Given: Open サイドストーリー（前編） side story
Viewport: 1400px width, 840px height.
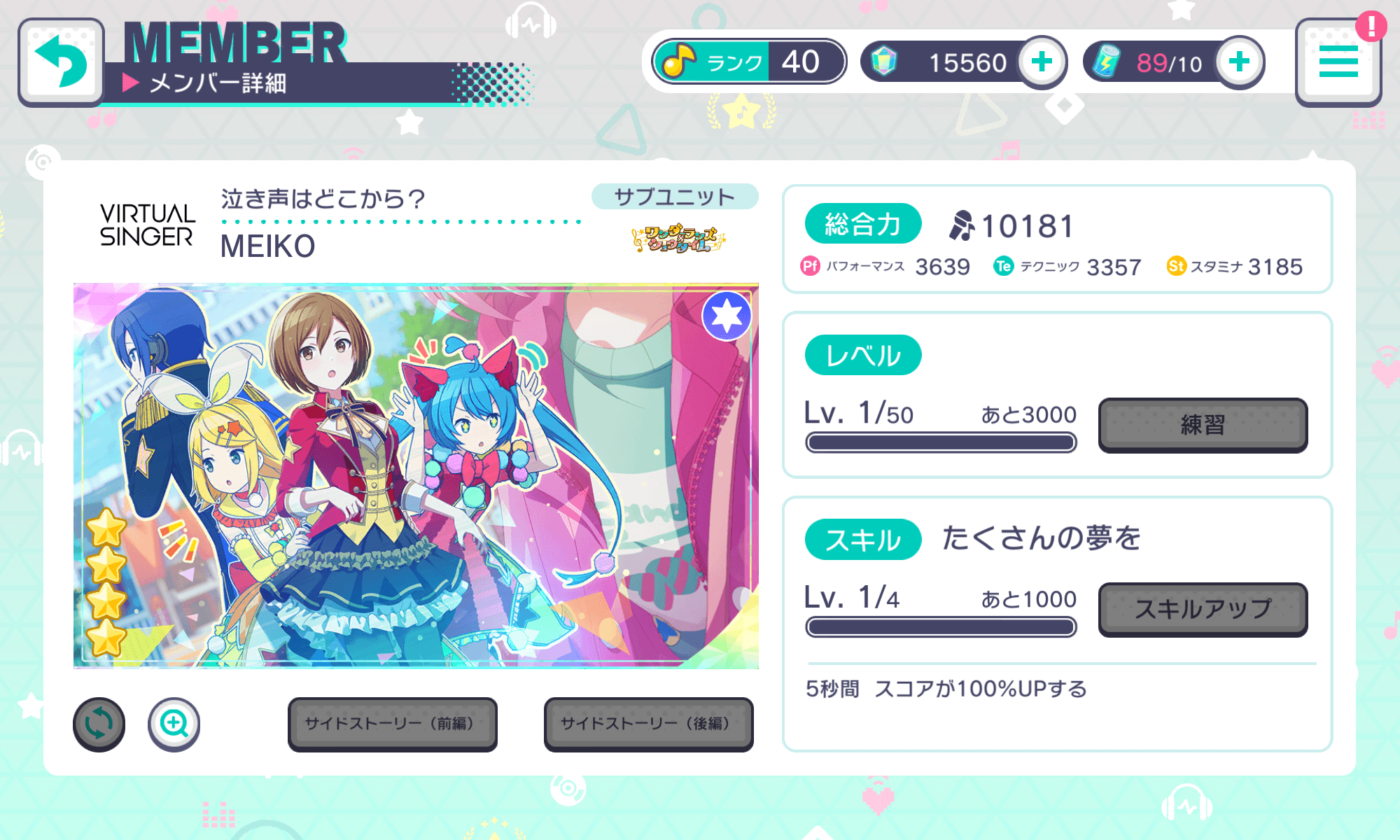Looking at the screenshot, I should pyautogui.click(x=392, y=724).
